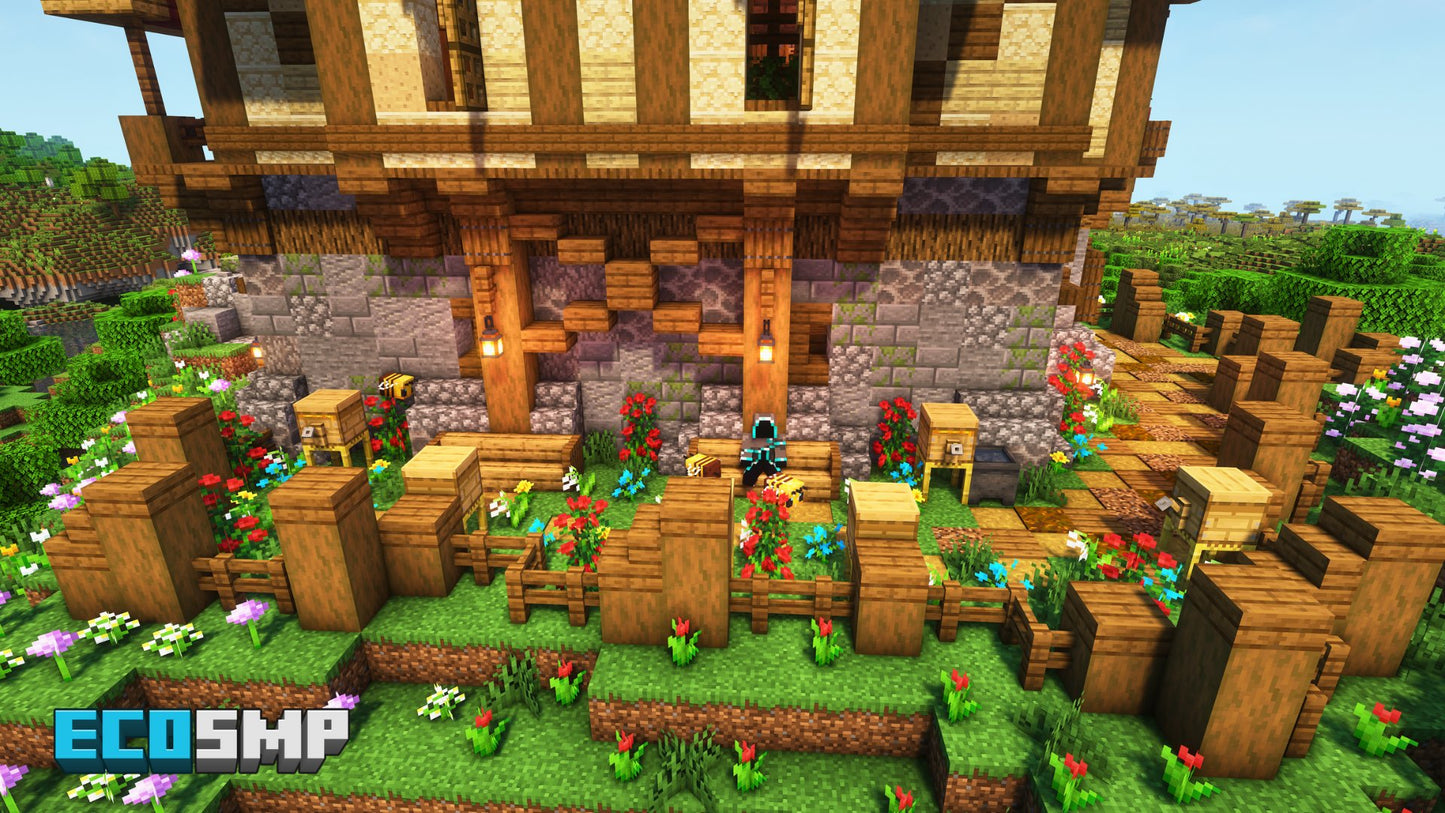
Task: Click the ECOSMP logo watermark
Action: point(201,740)
